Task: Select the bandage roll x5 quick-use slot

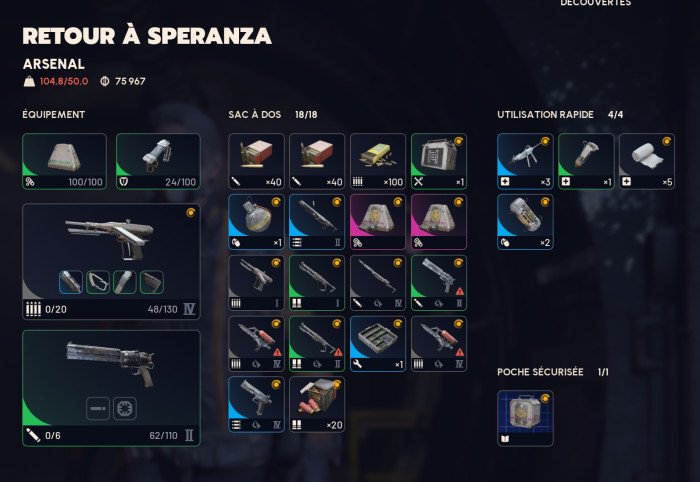Action: point(646,161)
